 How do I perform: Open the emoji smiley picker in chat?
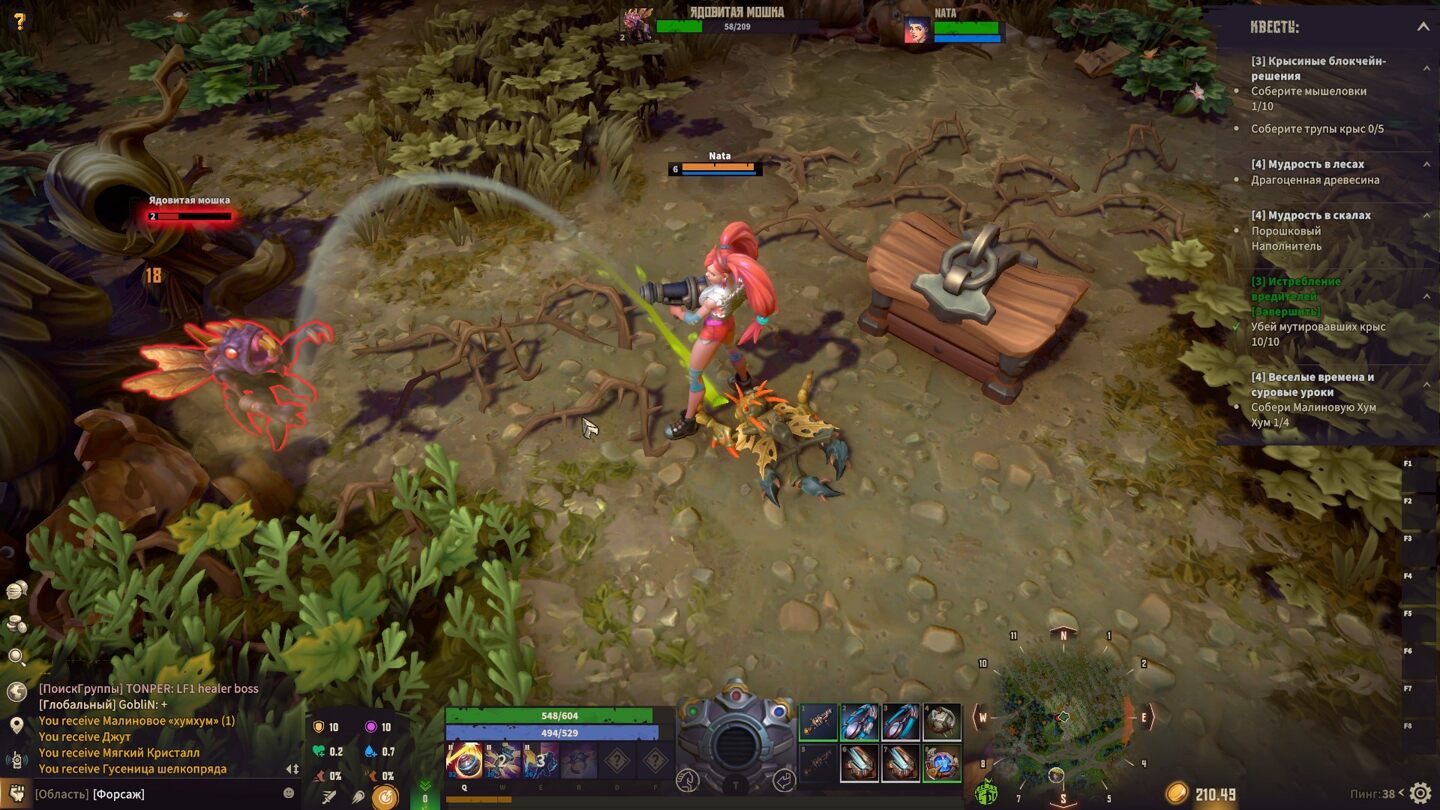(x=289, y=793)
